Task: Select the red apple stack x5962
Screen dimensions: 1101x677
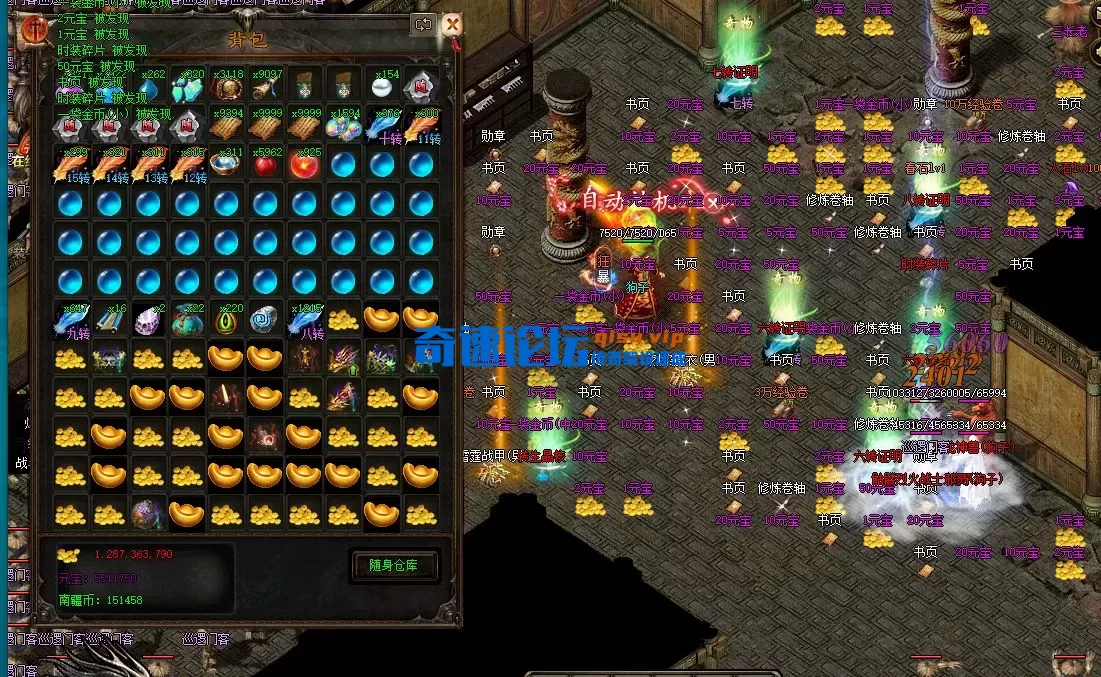Action: (265, 165)
